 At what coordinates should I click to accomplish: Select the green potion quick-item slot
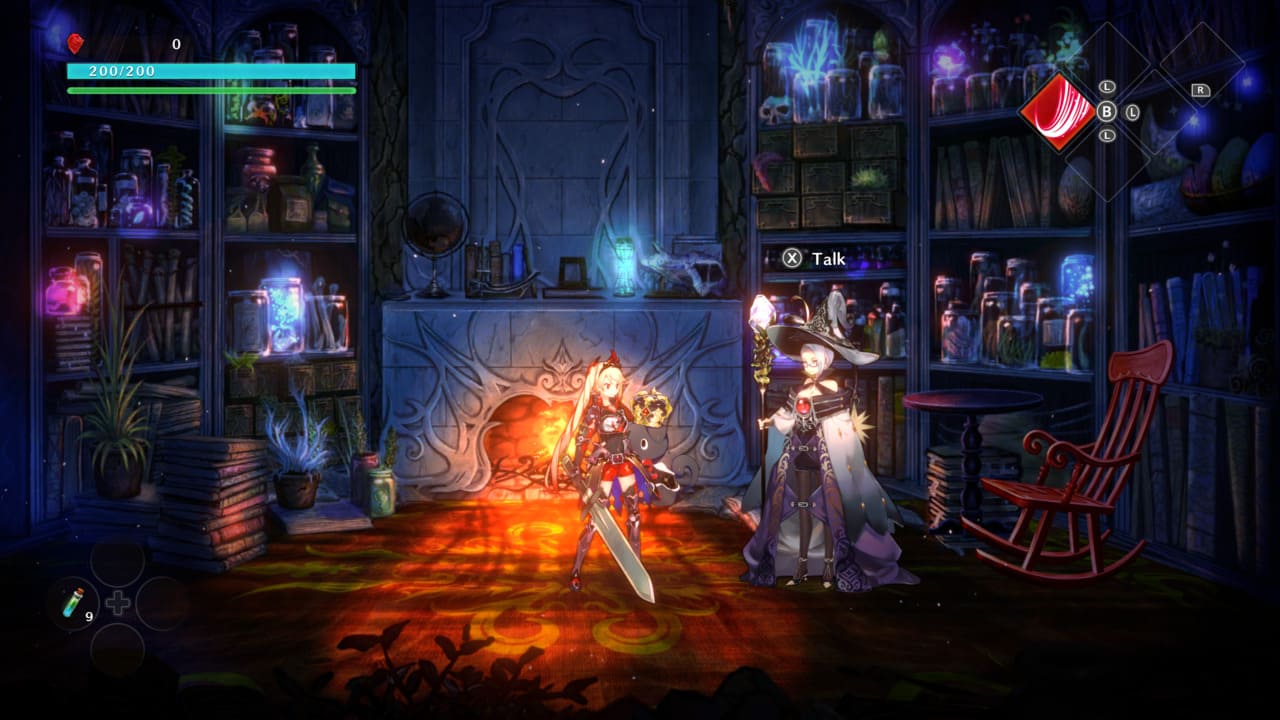point(73,603)
